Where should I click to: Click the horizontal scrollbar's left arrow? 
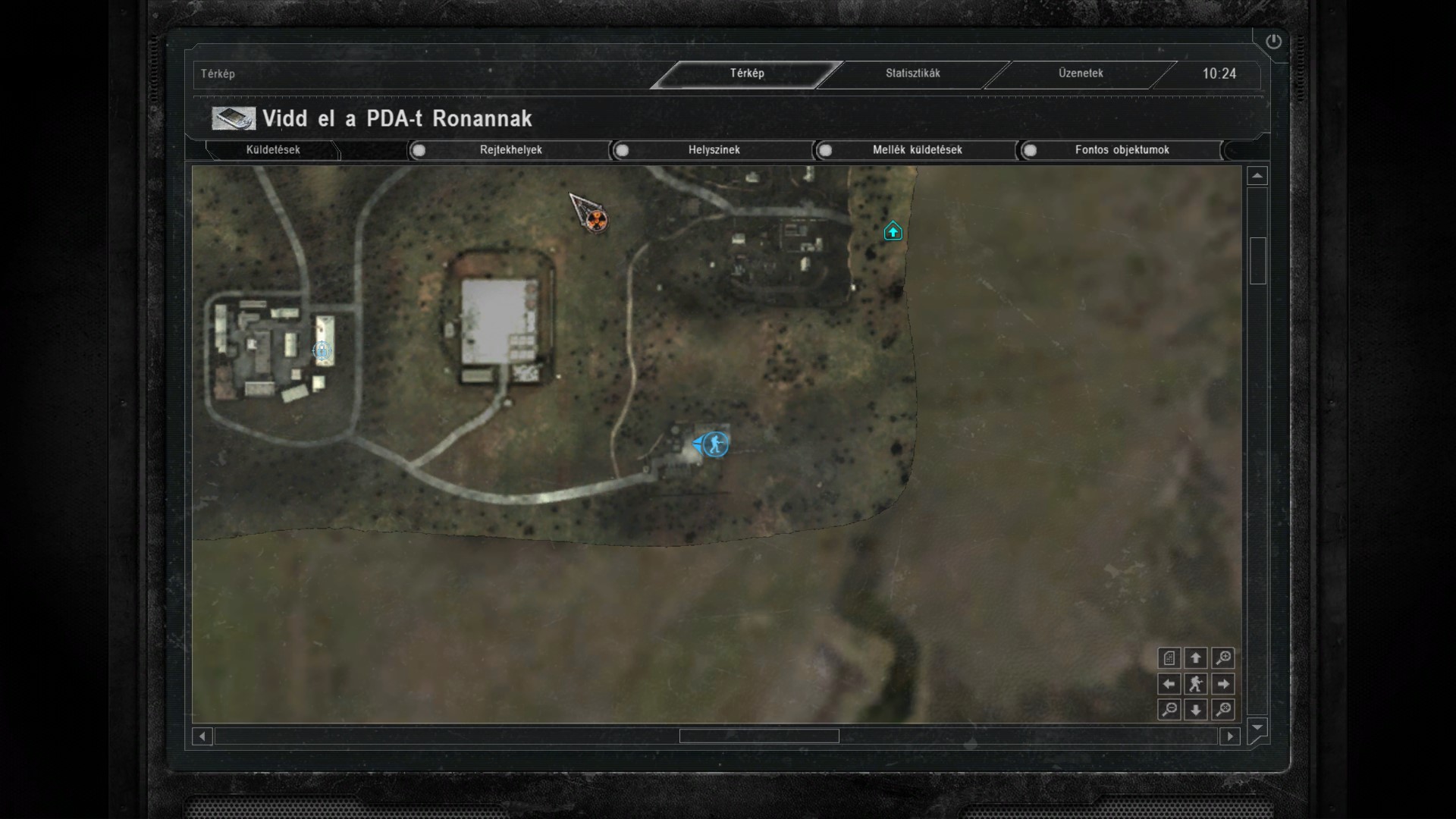click(x=202, y=736)
